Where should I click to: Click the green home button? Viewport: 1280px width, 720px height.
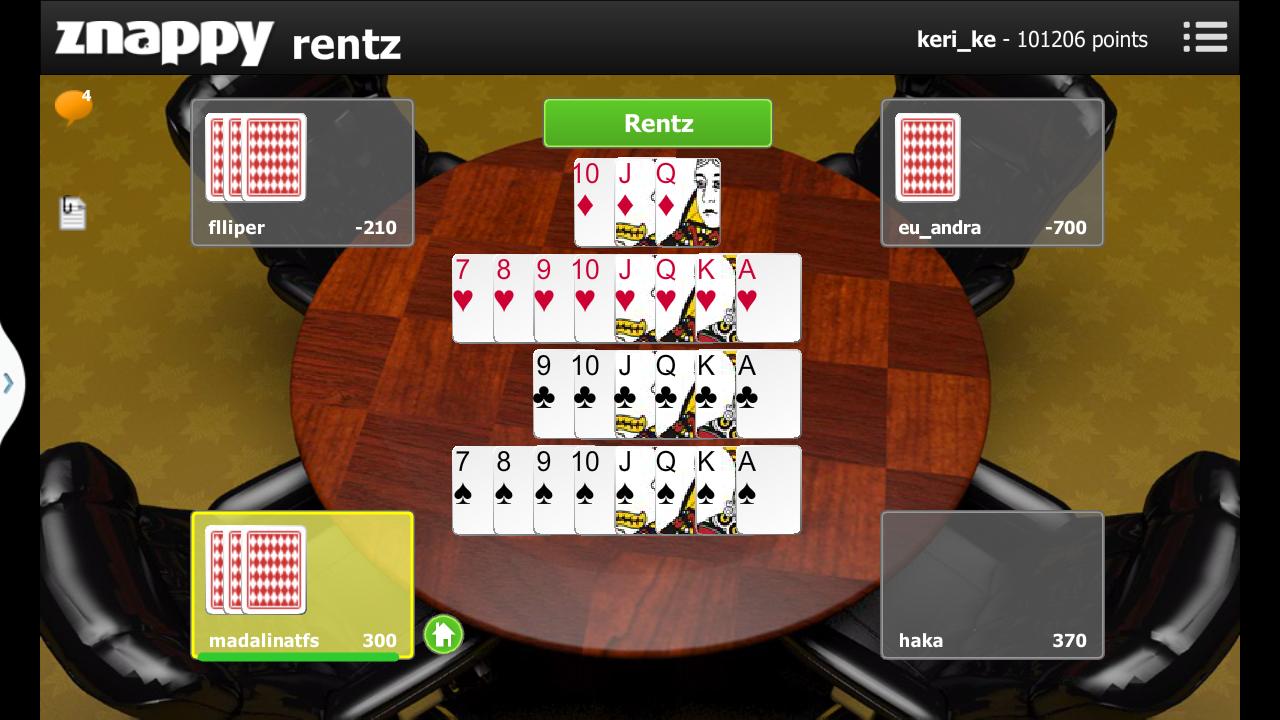click(x=443, y=634)
